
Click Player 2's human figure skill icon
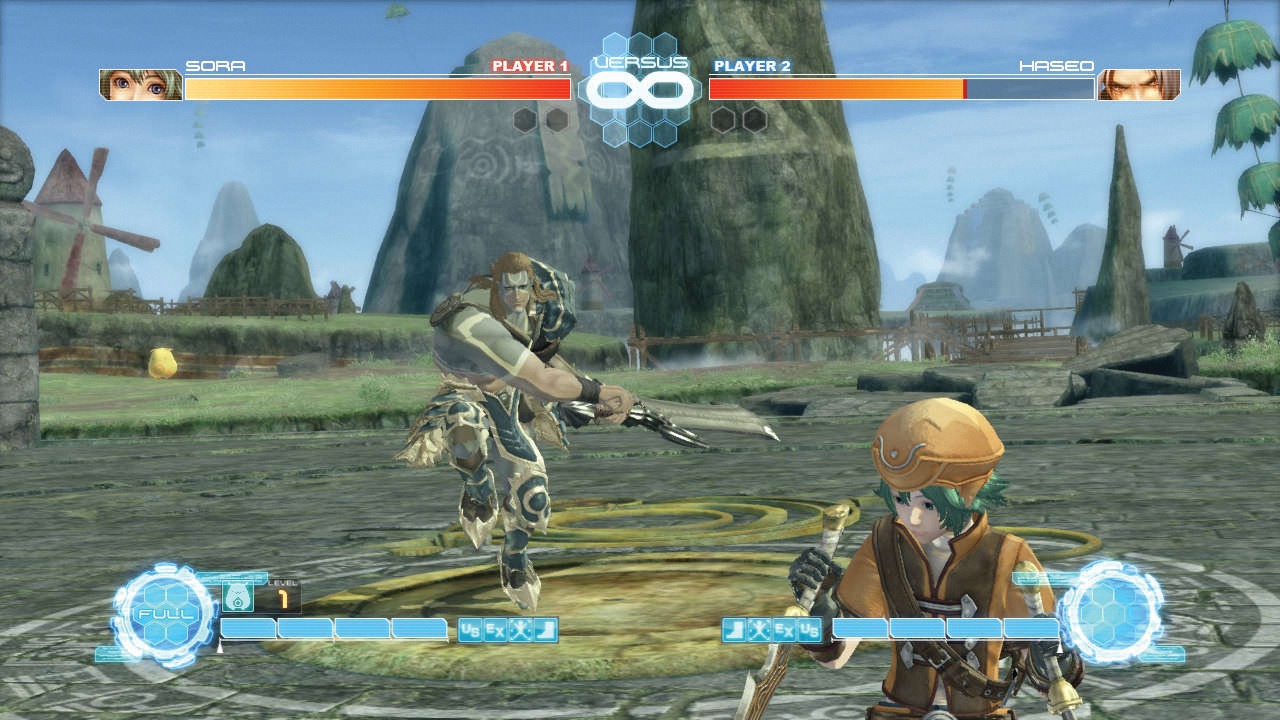point(759,630)
